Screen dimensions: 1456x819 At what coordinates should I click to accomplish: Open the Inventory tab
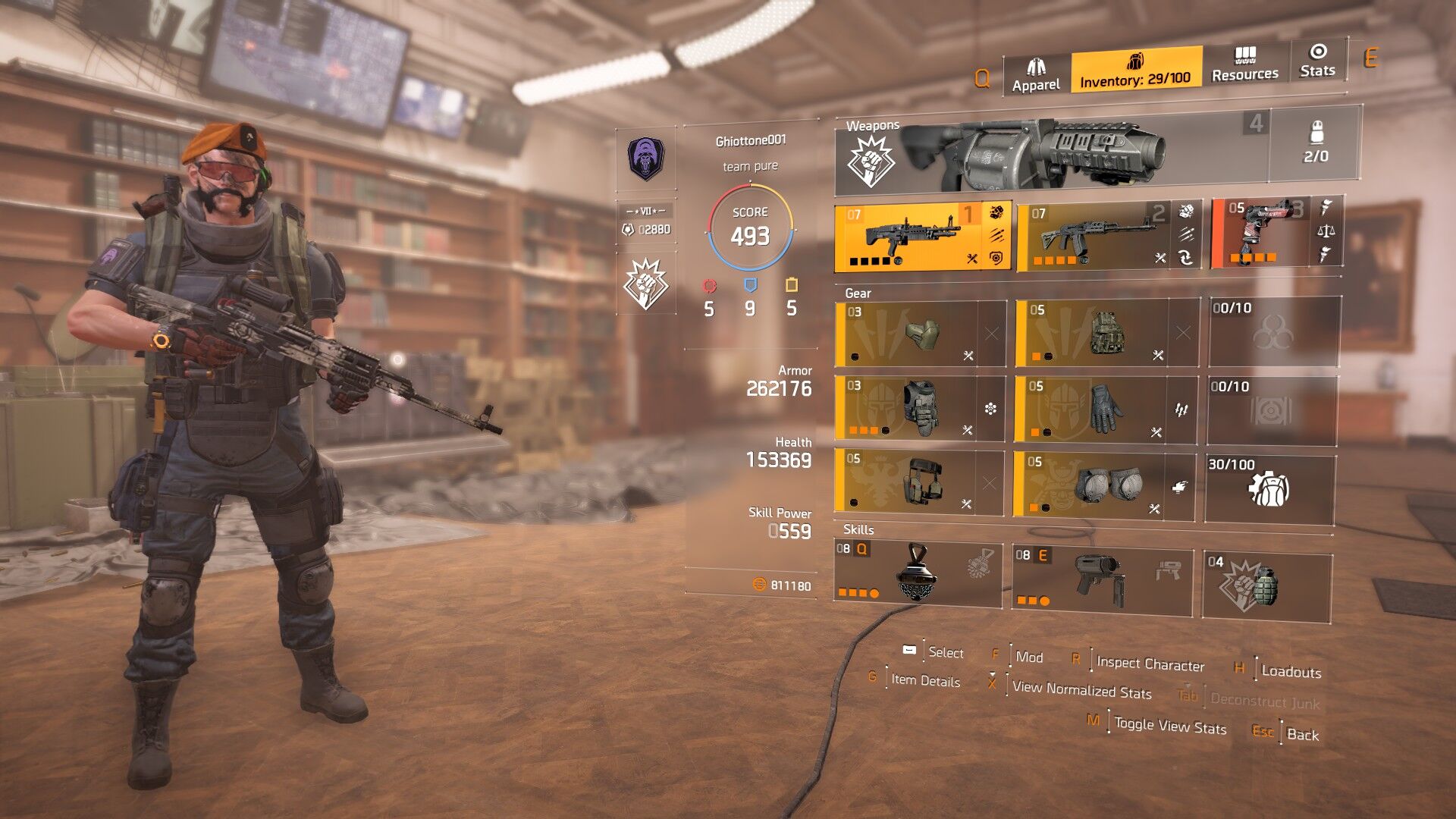pyautogui.click(x=1135, y=70)
